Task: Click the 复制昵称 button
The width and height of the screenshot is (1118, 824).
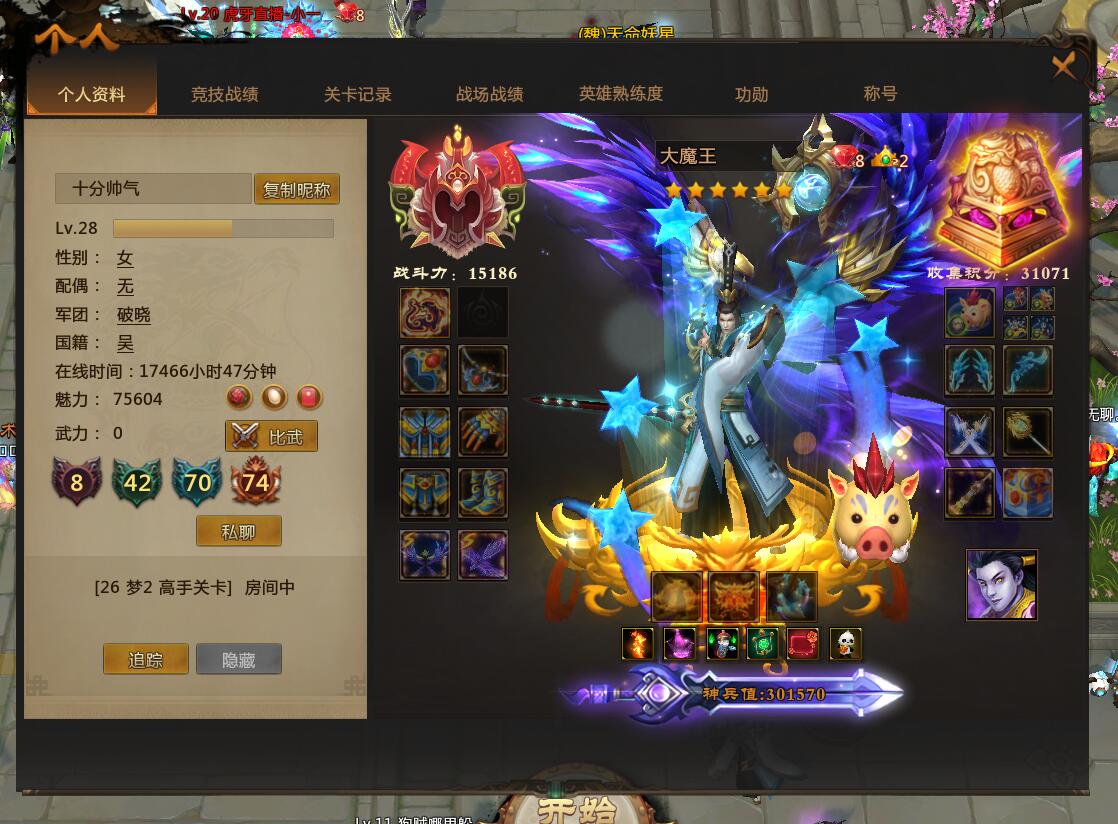Action: (x=297, y=190)
